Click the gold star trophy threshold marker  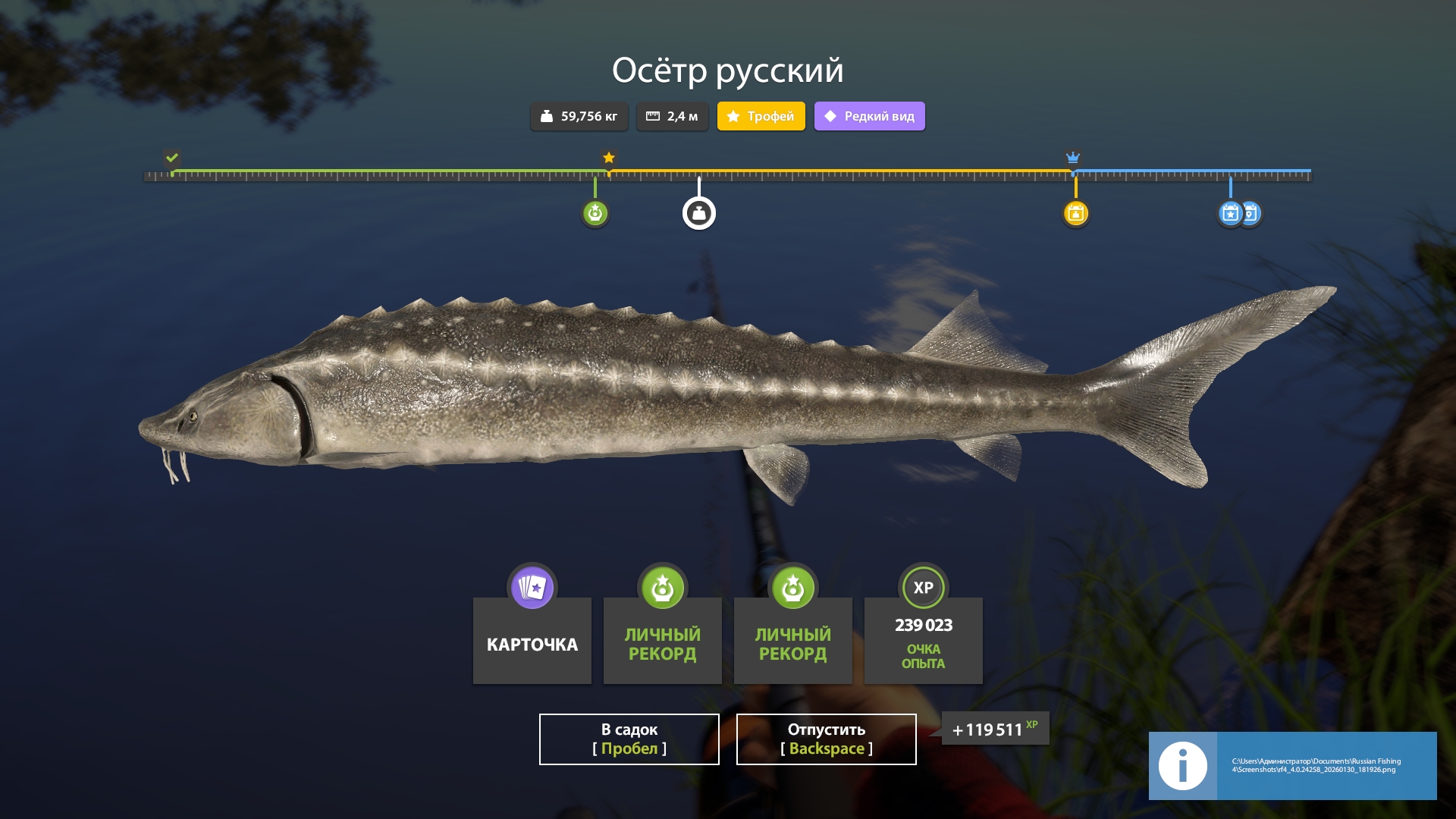pyautogui.click(x=609, y=158)
